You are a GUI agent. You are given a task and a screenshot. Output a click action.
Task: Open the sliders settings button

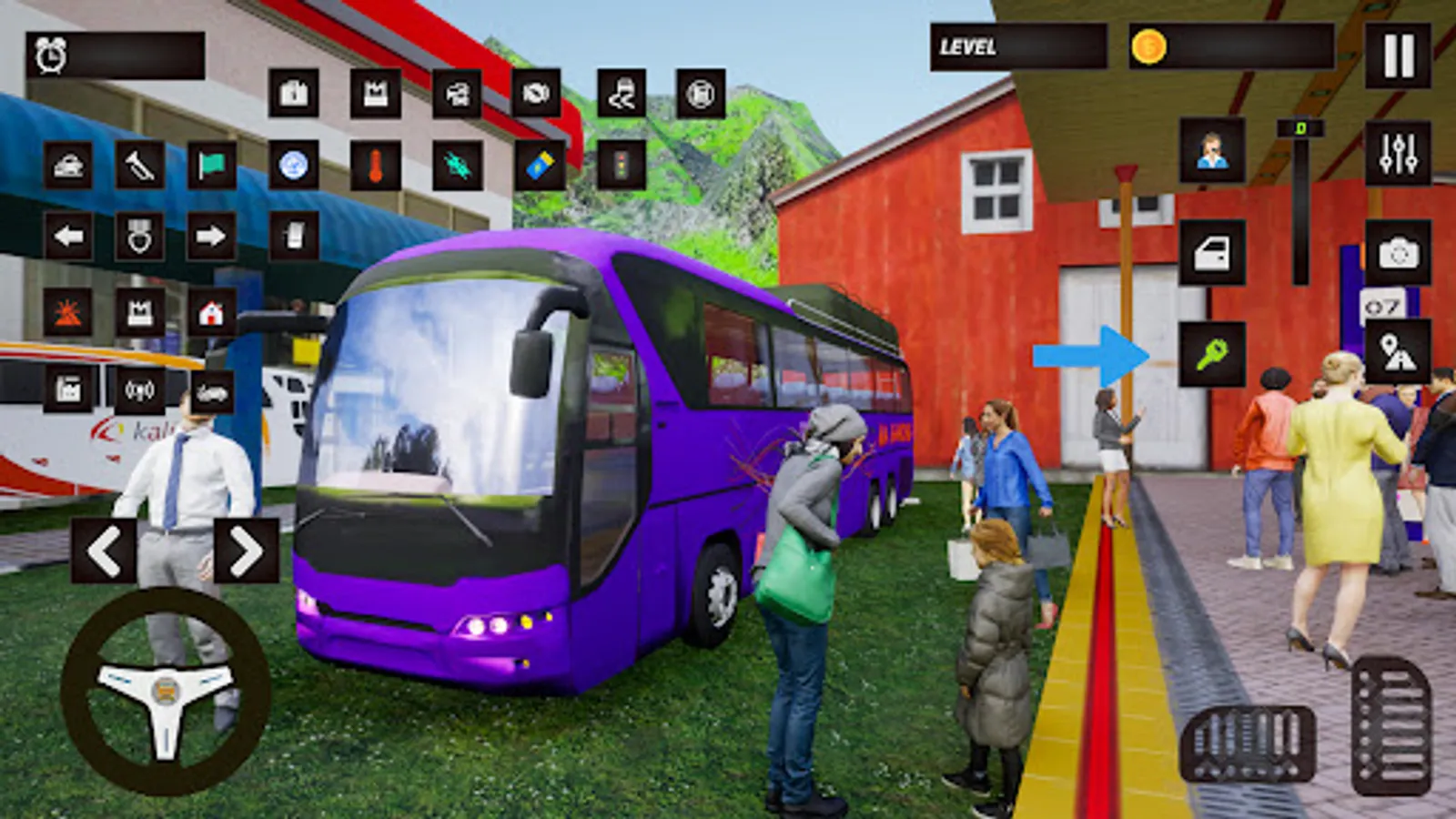1398,153
